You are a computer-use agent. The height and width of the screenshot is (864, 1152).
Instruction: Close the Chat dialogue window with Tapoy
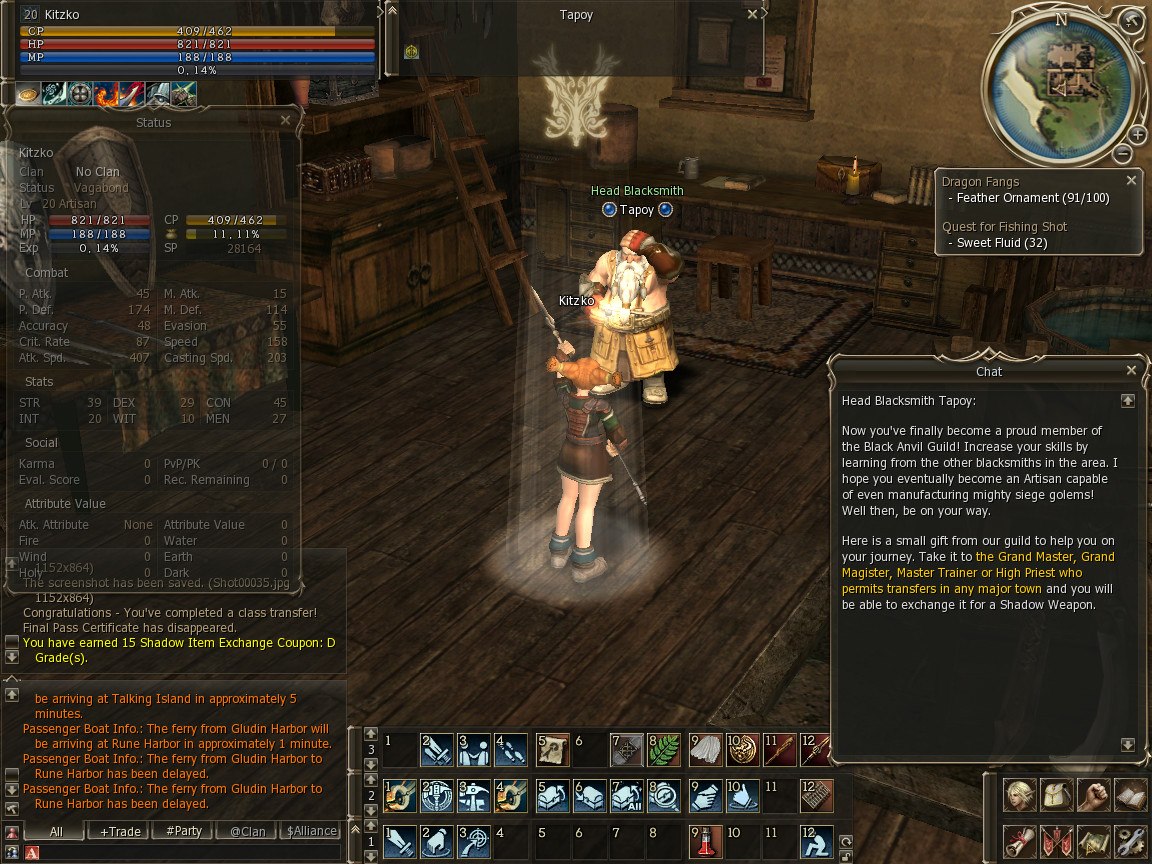(x=1131, y=370)
